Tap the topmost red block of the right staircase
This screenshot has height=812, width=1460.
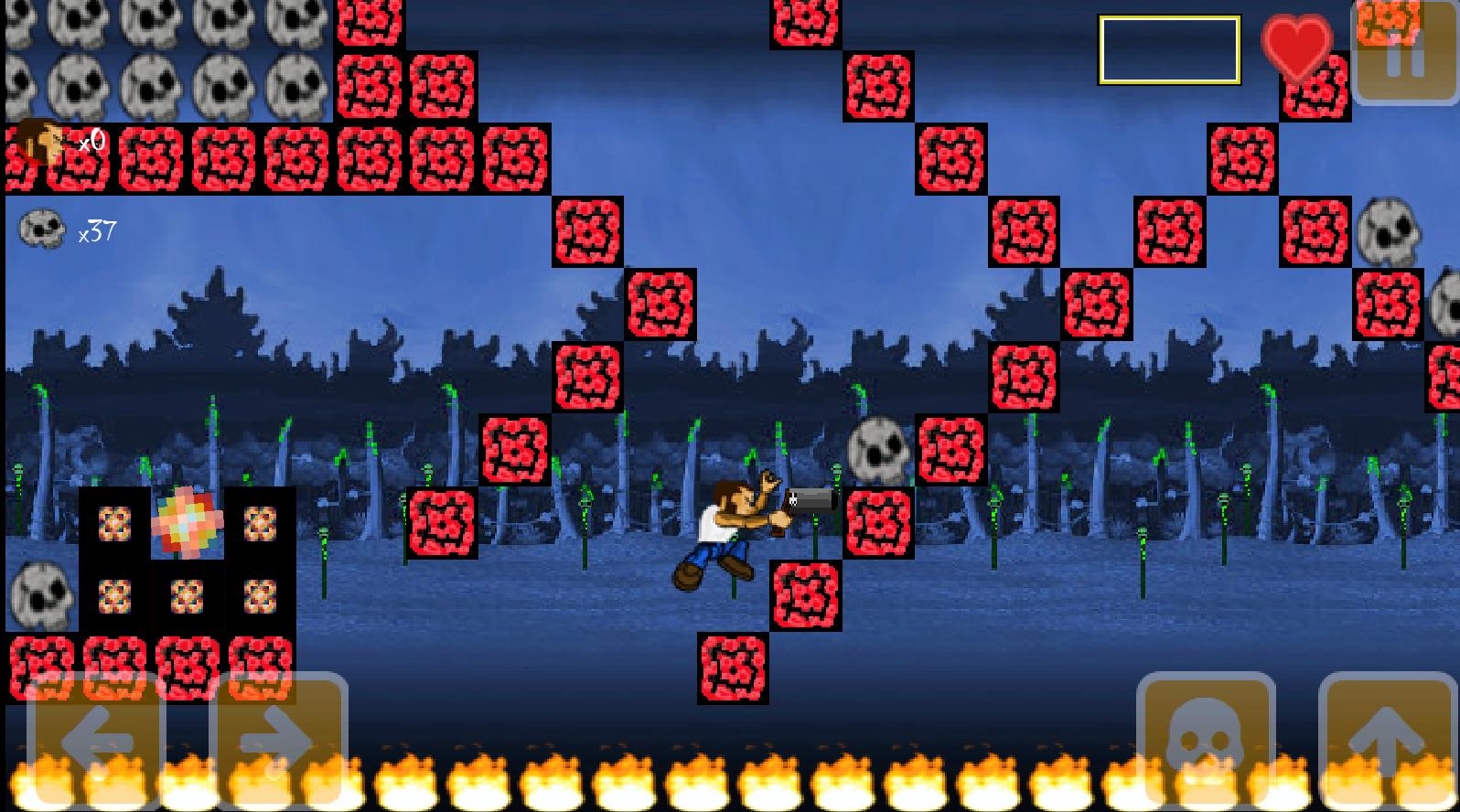[x=1315, y=89]
